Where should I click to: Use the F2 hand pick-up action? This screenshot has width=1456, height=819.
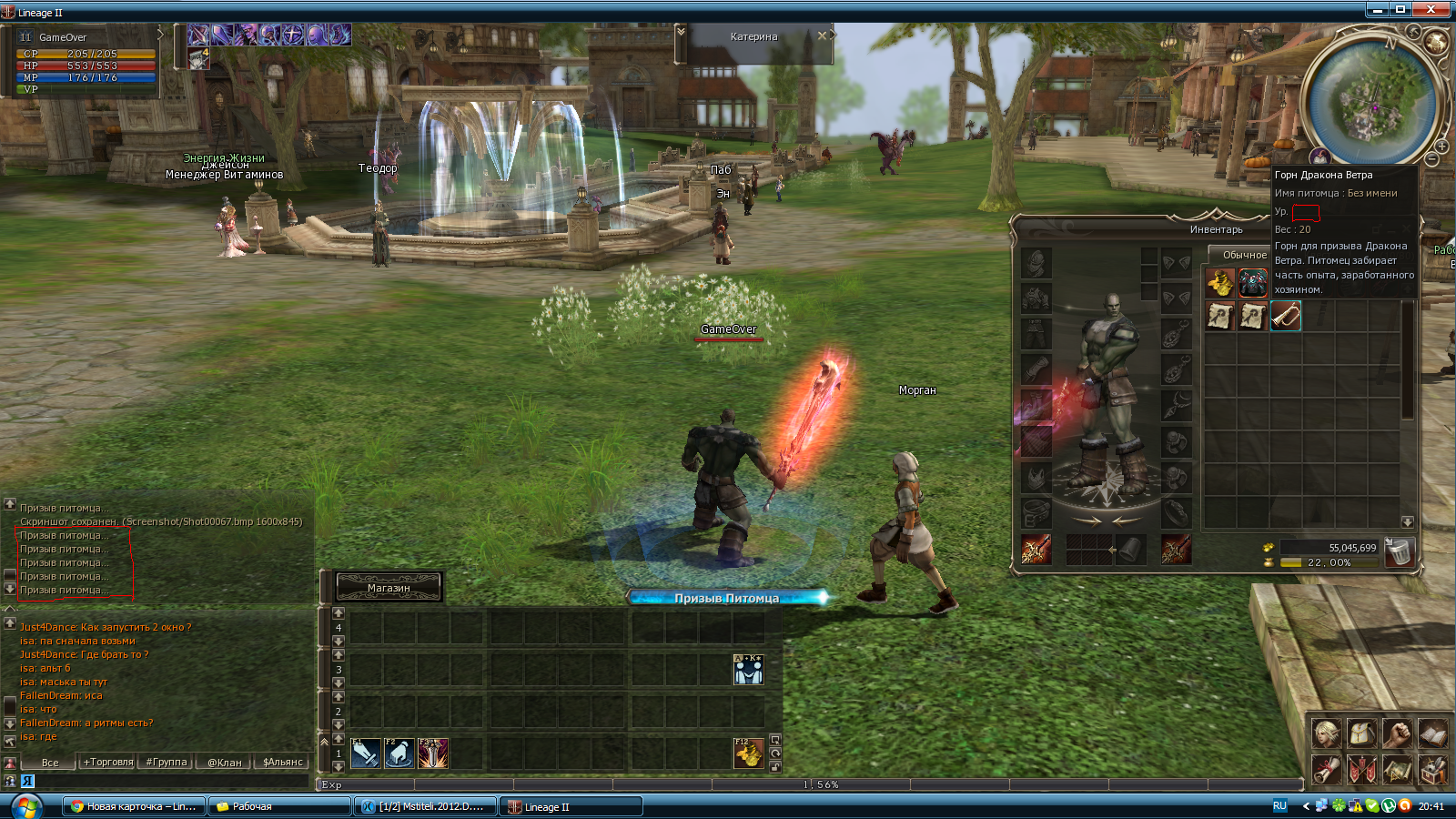[x=399, y=753]
